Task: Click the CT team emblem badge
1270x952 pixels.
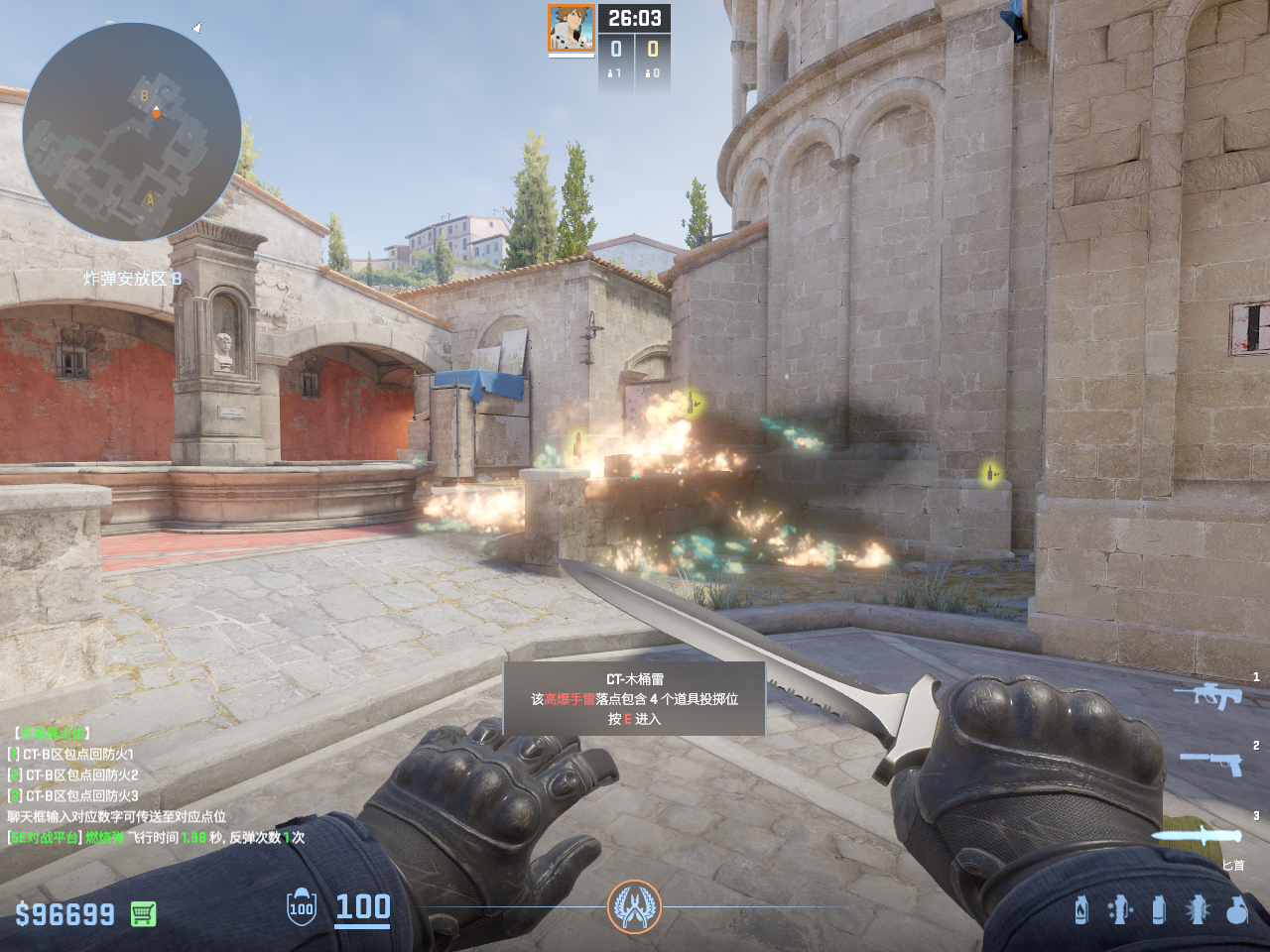Action: point(634,906)
